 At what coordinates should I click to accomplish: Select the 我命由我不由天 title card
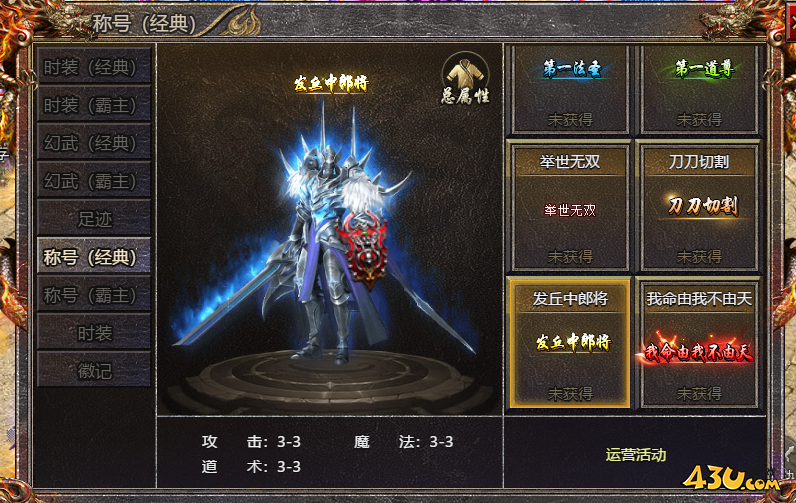699,343
